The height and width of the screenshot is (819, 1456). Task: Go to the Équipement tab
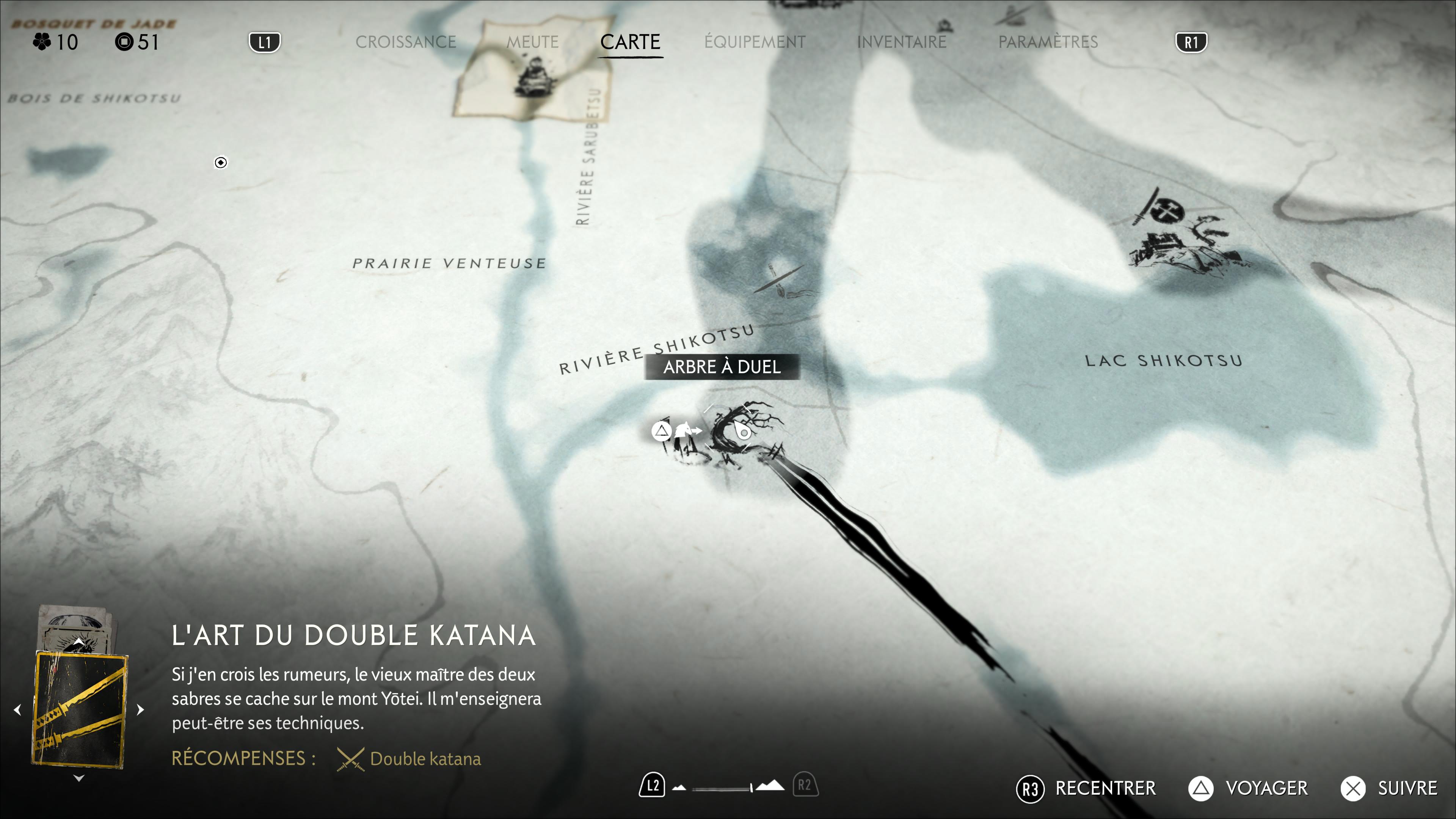click(x=755, y=42)
